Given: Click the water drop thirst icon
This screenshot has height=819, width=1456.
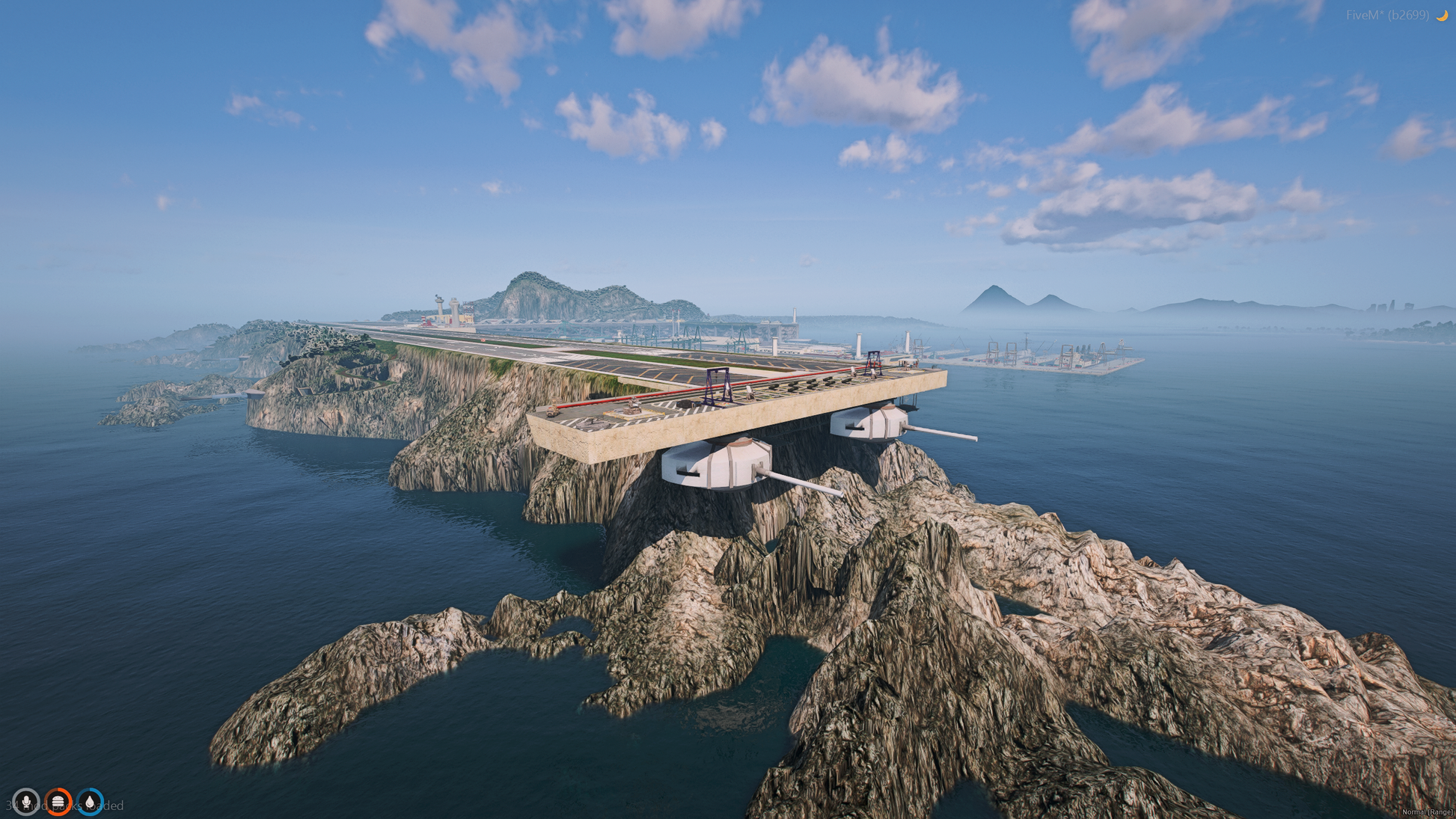Looking at the screenshot, I should point(91,802).
